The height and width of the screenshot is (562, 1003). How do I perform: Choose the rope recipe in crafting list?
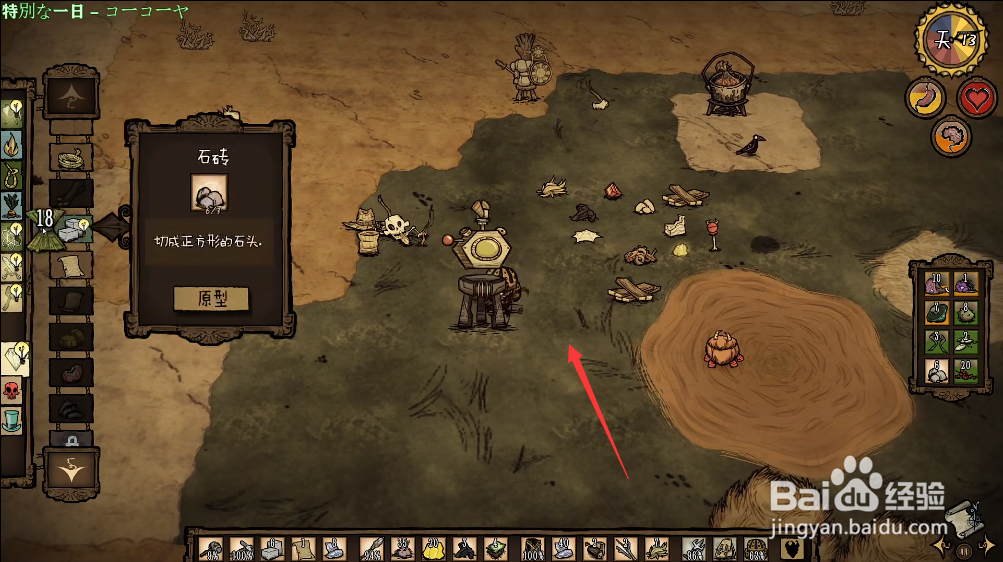[x=71, y=158]
